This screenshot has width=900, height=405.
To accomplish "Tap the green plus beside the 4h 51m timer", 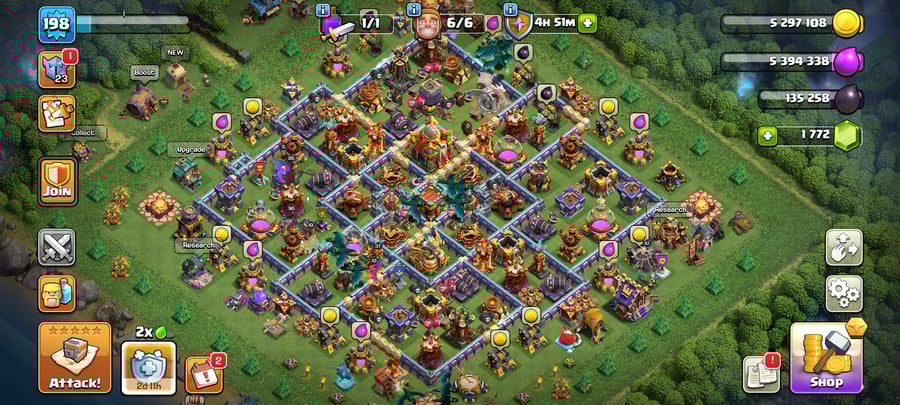I will [x=587, y=23].
